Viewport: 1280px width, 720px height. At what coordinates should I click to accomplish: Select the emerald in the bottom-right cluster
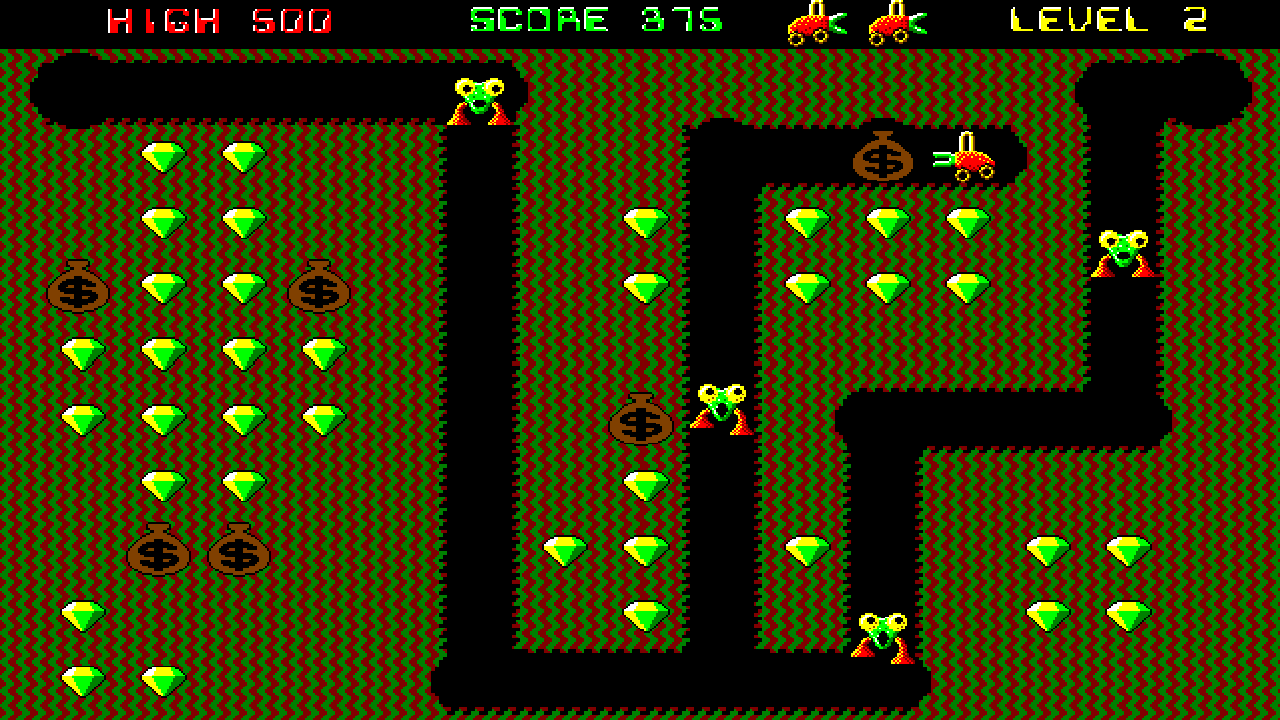tap(1045, 547)
